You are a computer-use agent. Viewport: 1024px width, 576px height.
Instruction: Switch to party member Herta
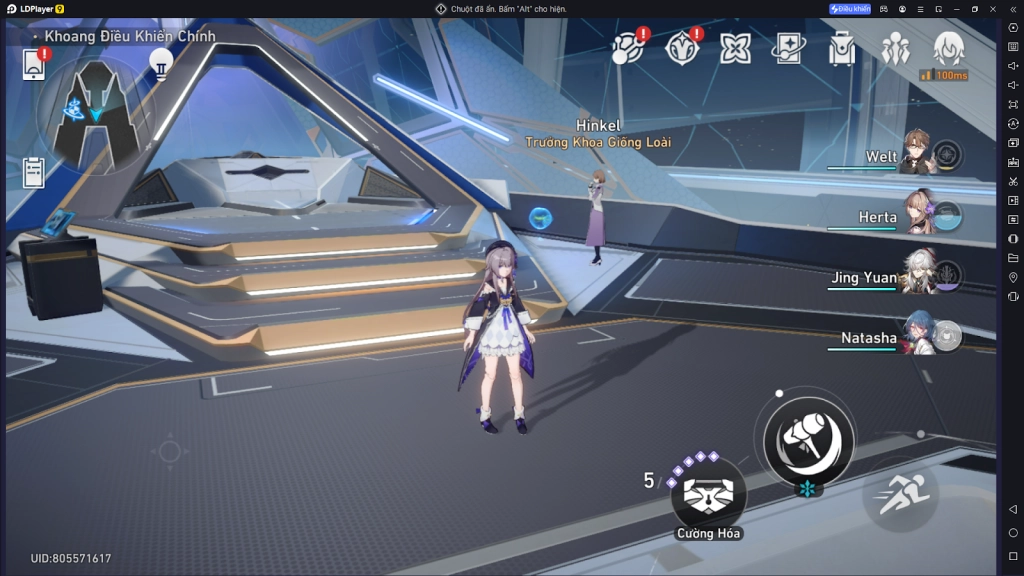click(x=916, y=215)
